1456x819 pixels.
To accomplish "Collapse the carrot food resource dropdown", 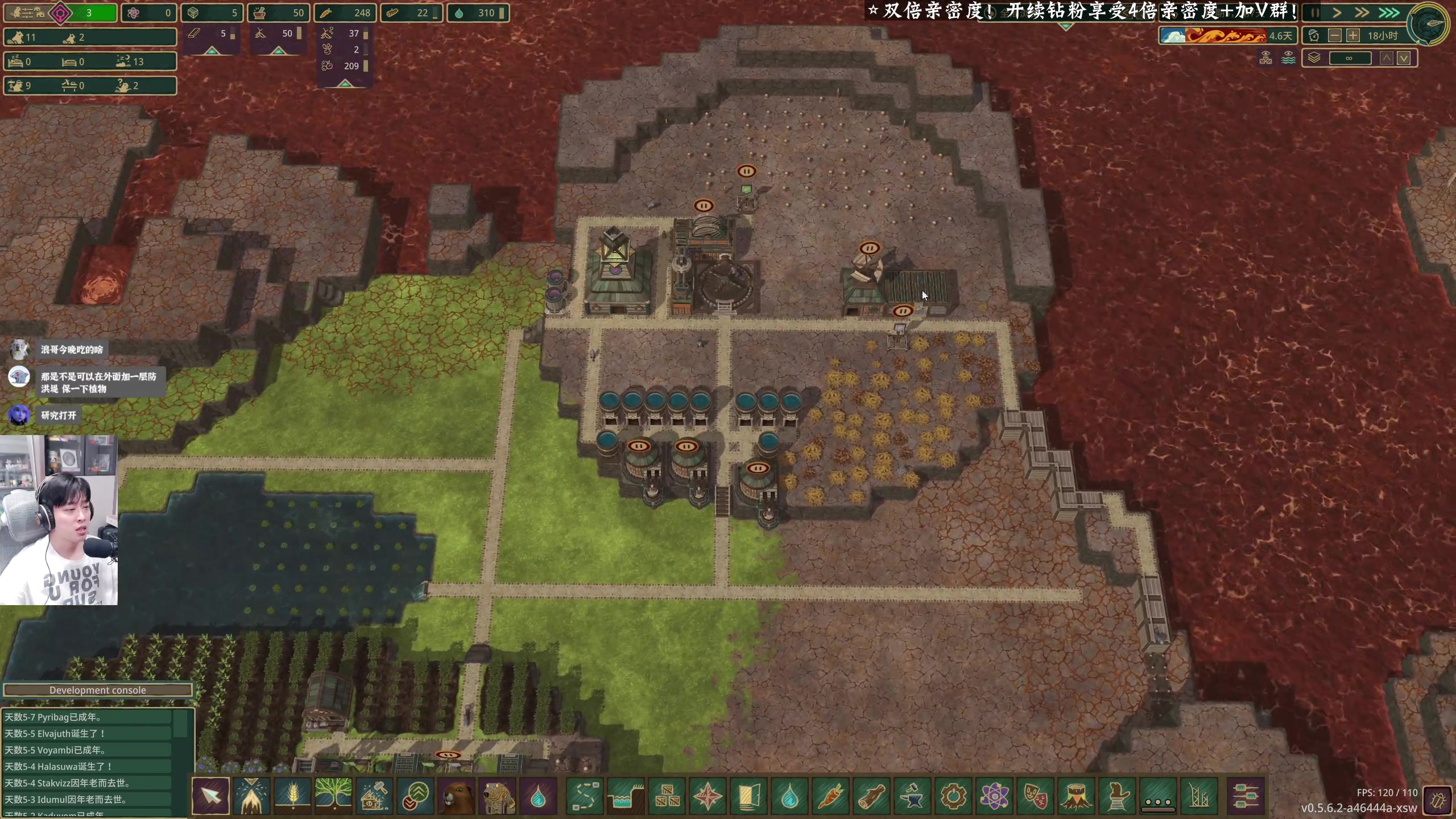I will coord(345,84).
